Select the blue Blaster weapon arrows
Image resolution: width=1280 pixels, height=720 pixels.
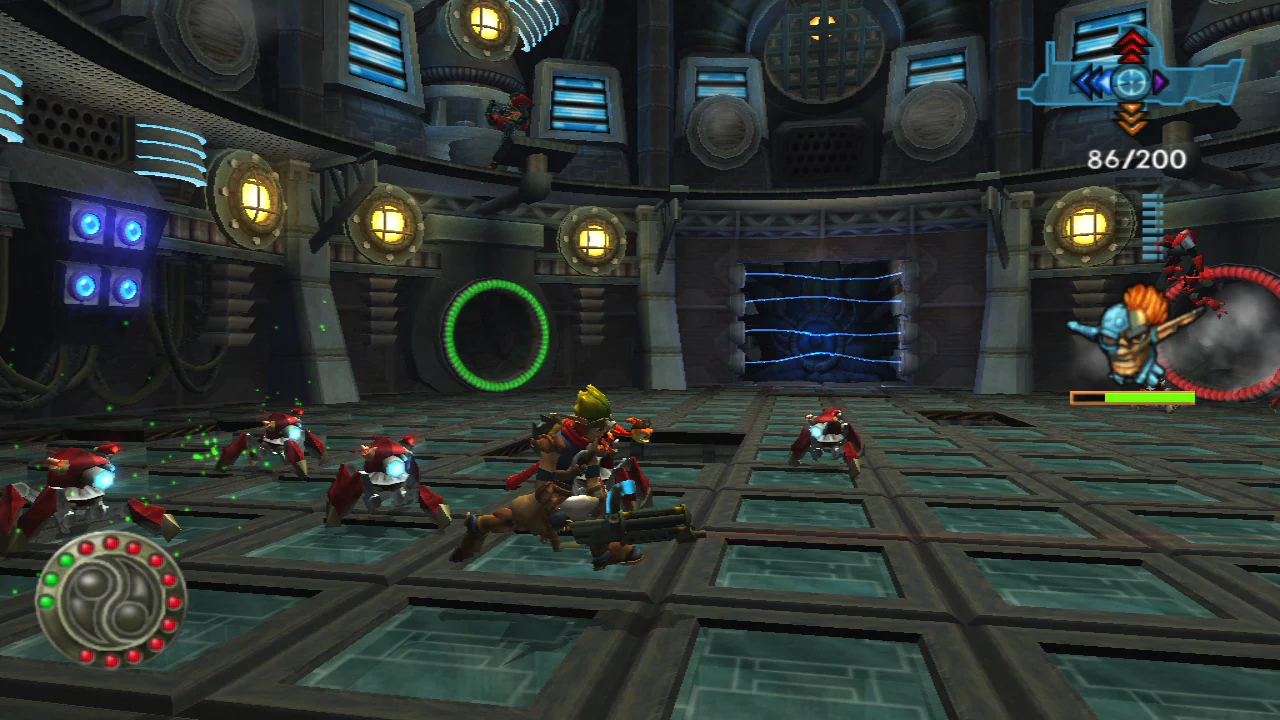[x=1092, y=80]
